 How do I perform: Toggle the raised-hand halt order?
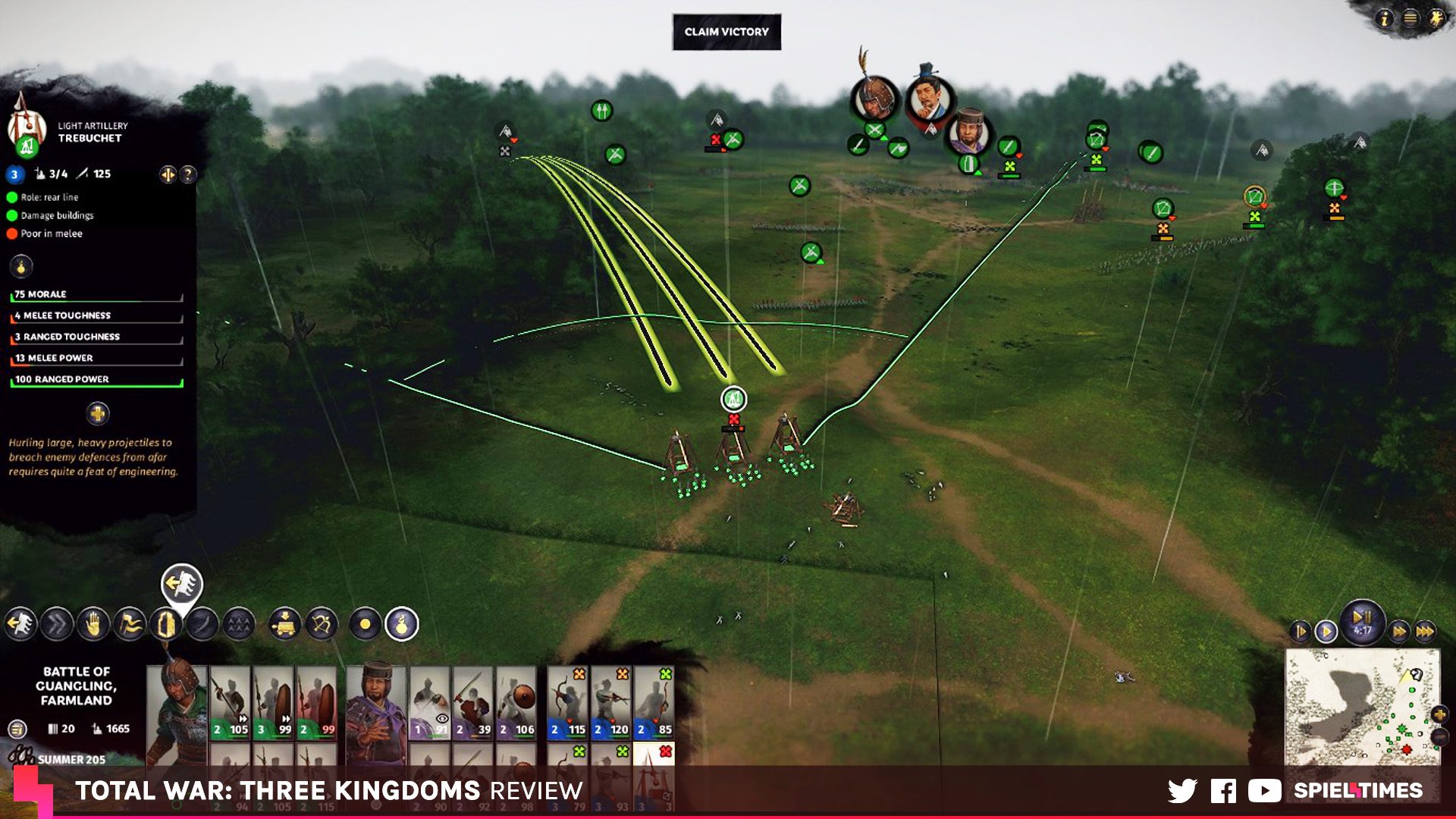pyautogui.click(x=93, y=624)
